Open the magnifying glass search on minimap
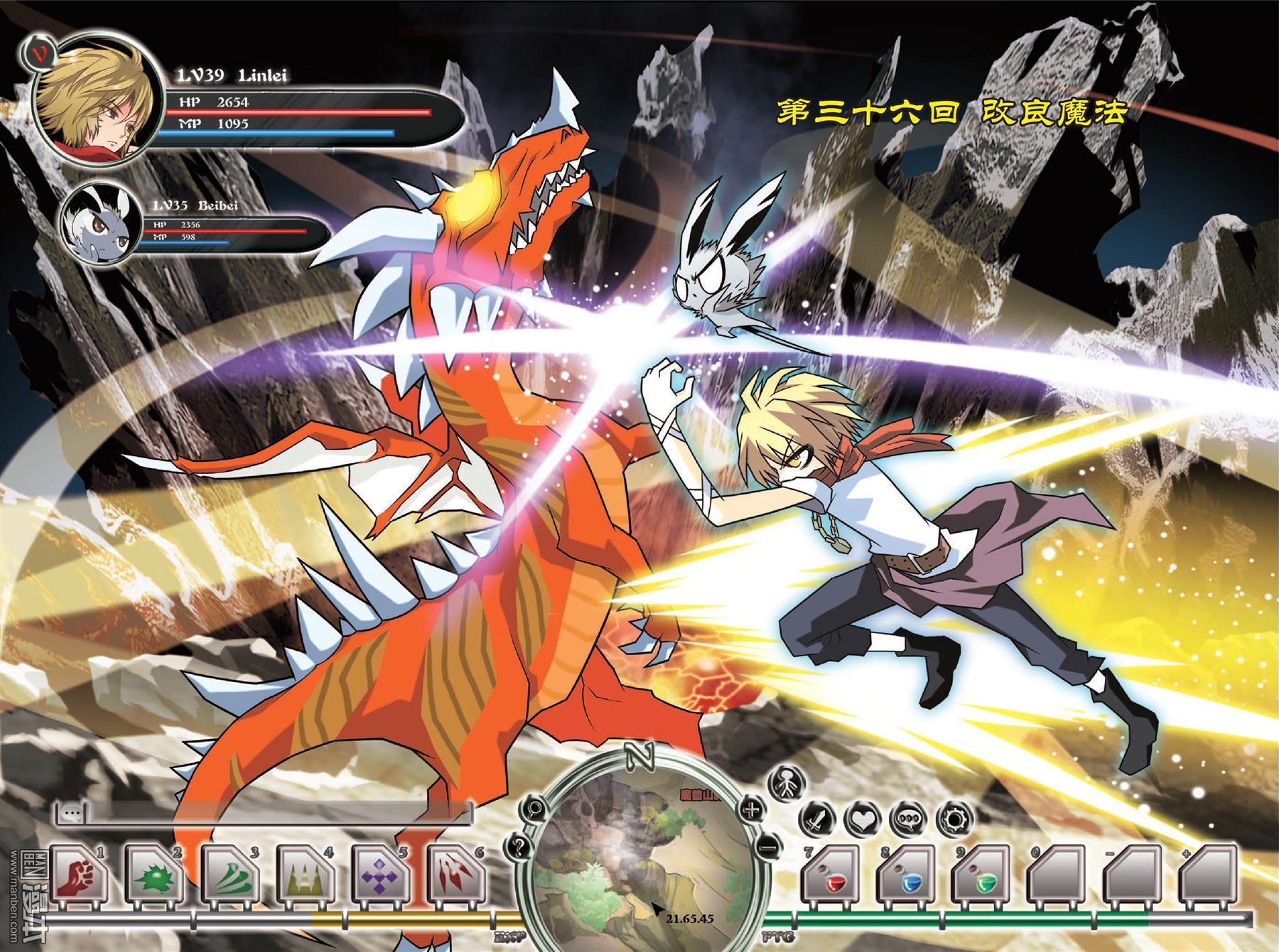 530,808
